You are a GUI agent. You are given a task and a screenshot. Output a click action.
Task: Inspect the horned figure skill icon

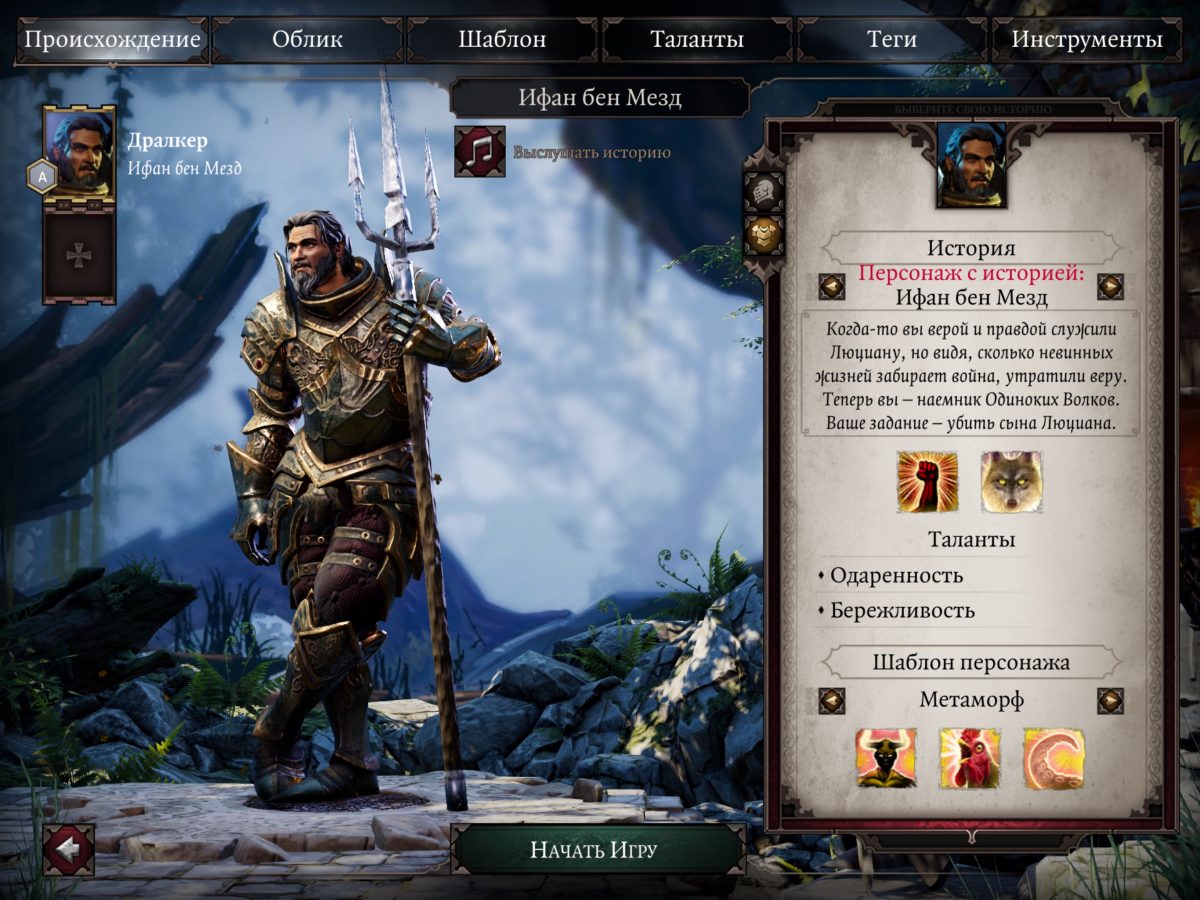click(886, 758)
